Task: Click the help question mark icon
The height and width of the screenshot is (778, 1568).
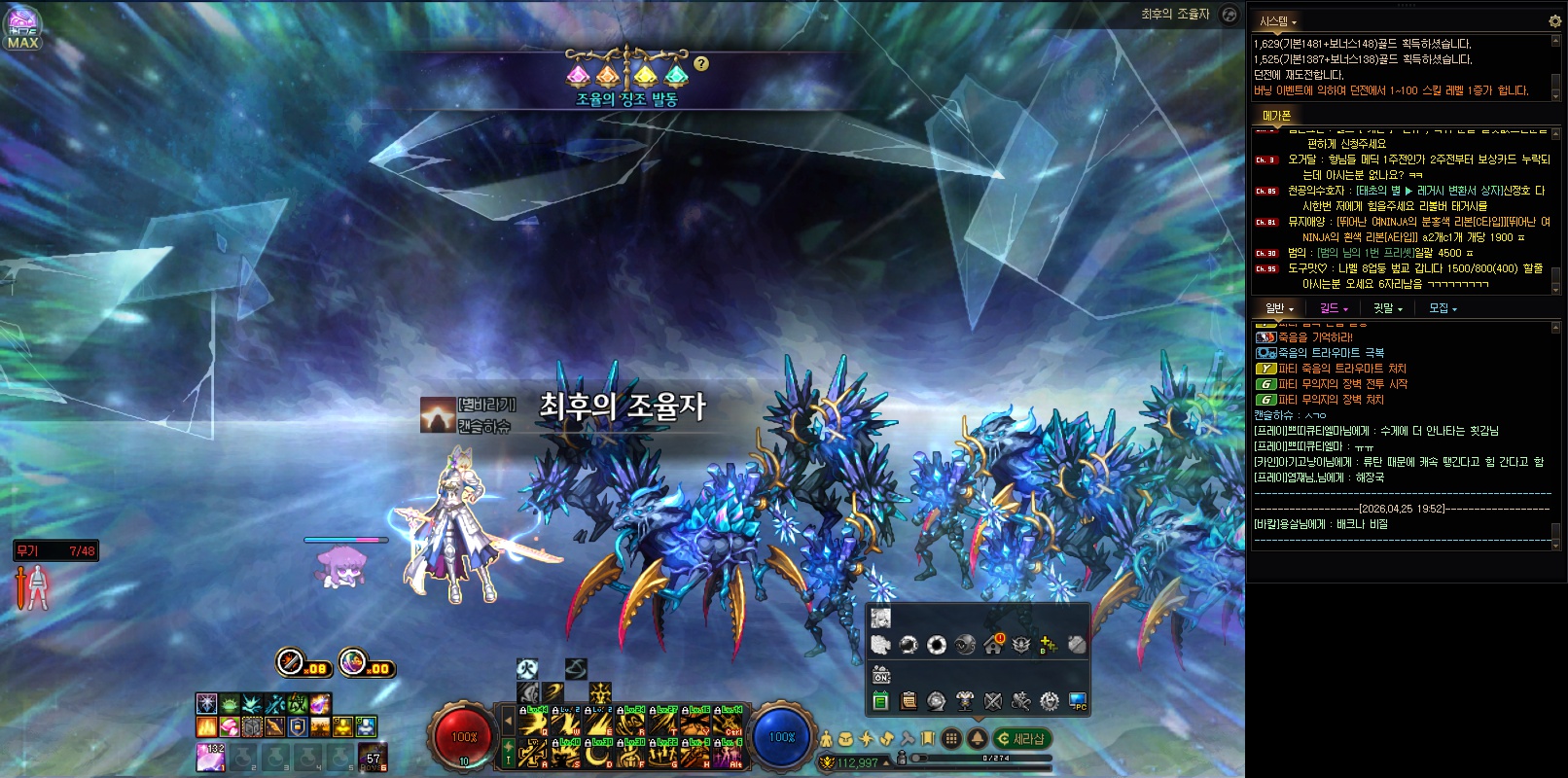Action: 701,63
